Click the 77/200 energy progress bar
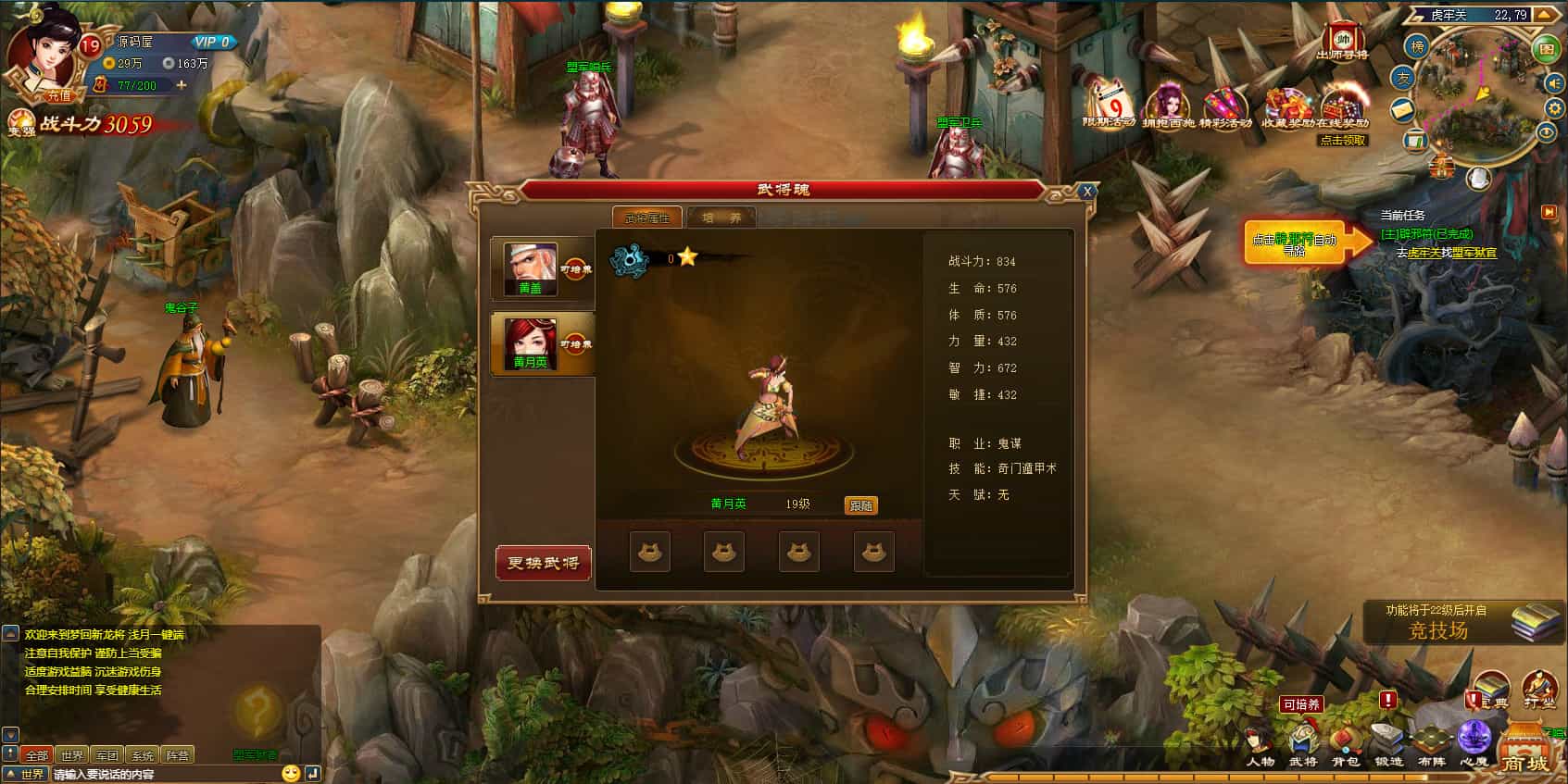 coord(139,86)
